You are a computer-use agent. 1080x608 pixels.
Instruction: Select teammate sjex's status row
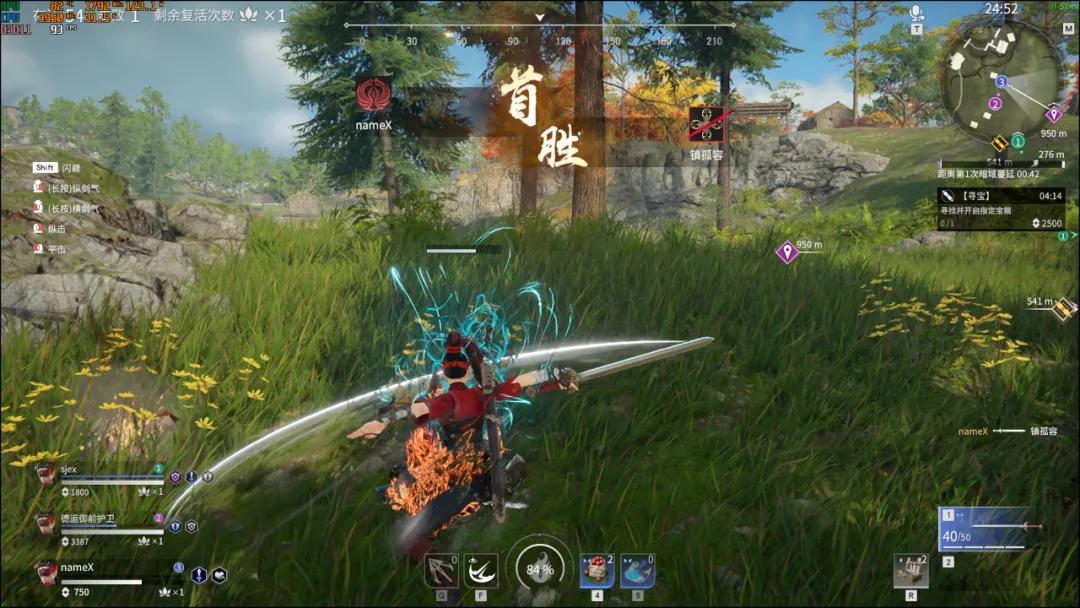click(x=100, y=480)
